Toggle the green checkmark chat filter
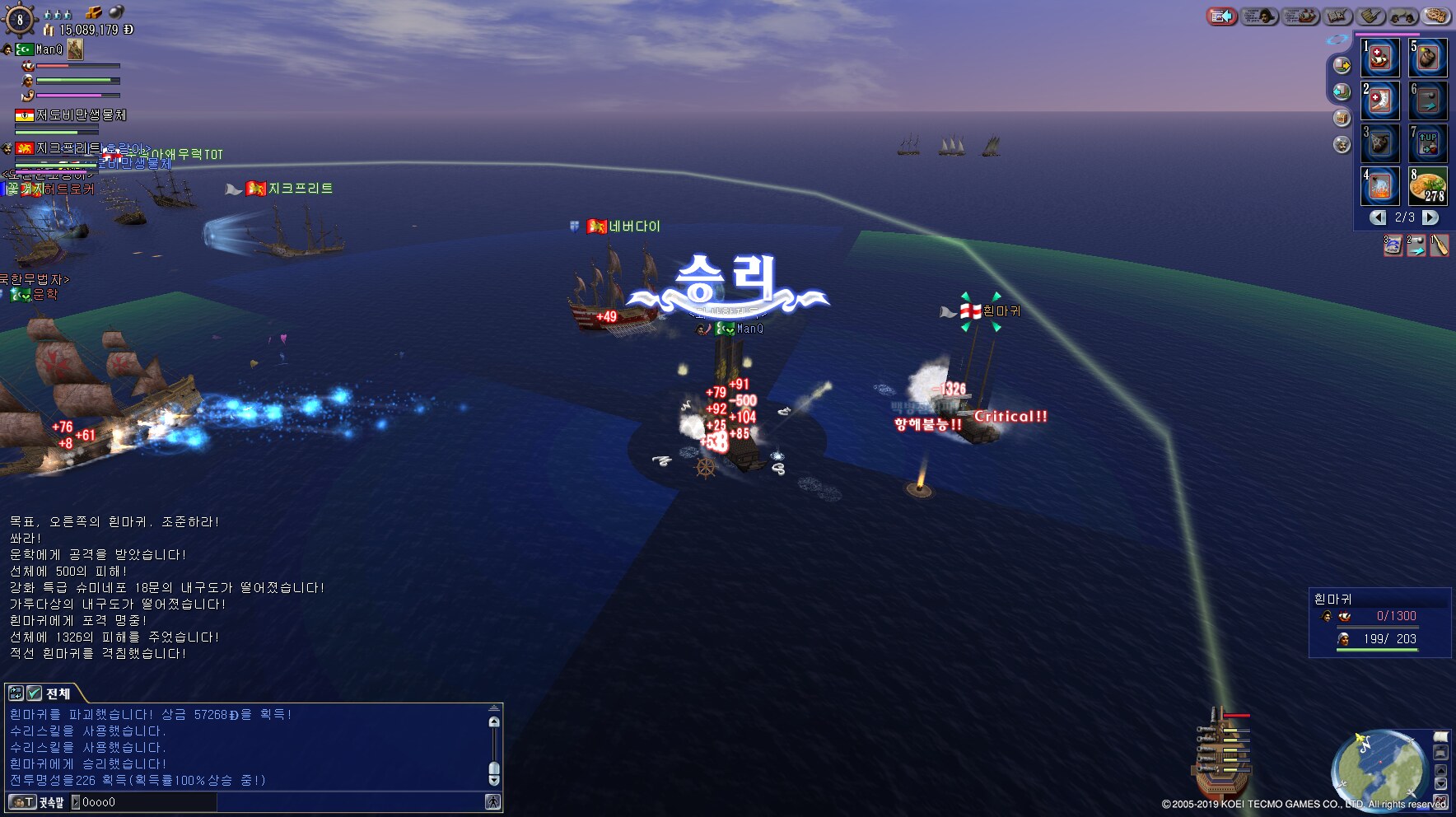1456x817 pixels. click(x=35, y=693)
